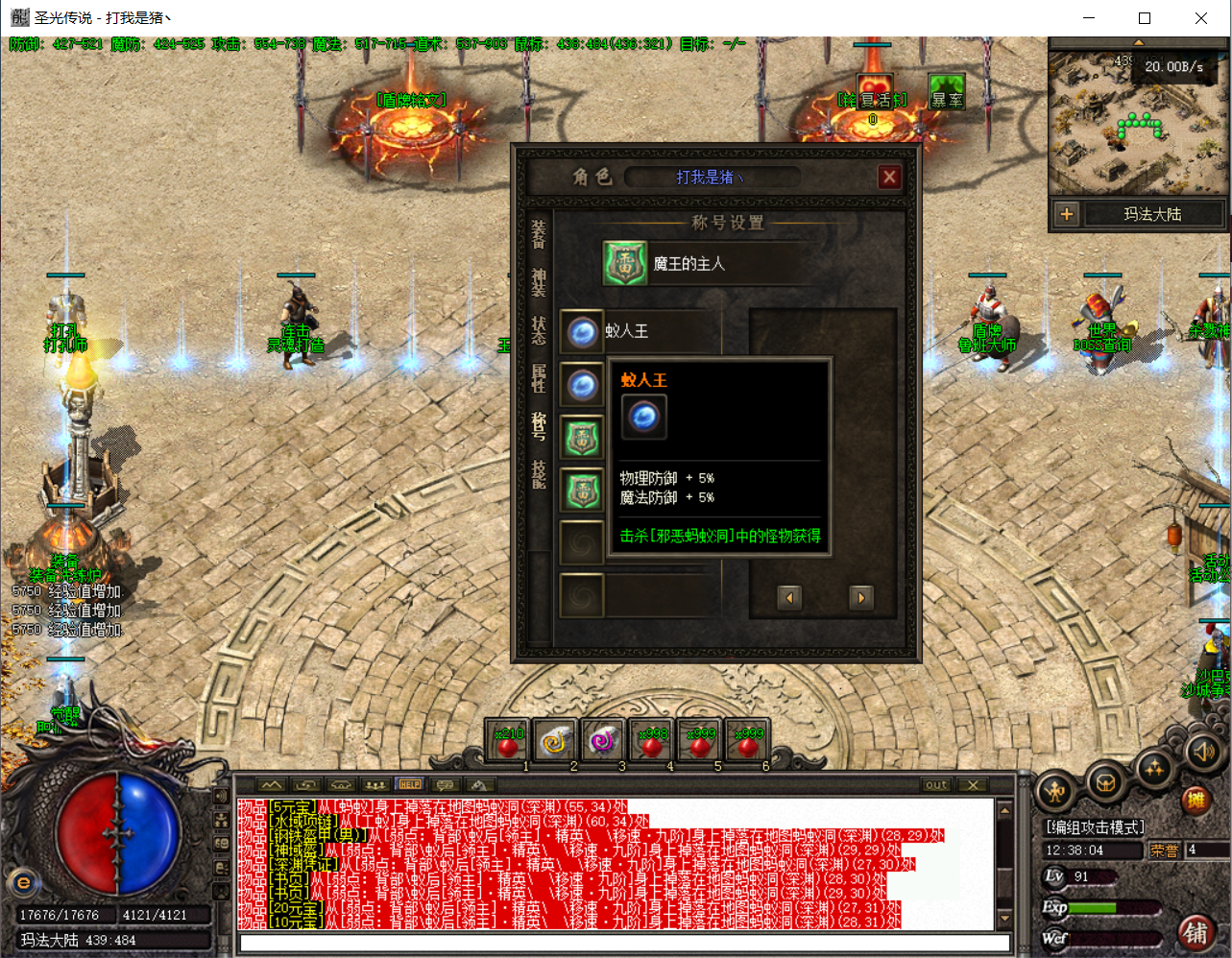Viewport: 1232px width, 958px height.
Task: Use the purple swirl scroll in hotbar slot 3
Action: [603, 742]
